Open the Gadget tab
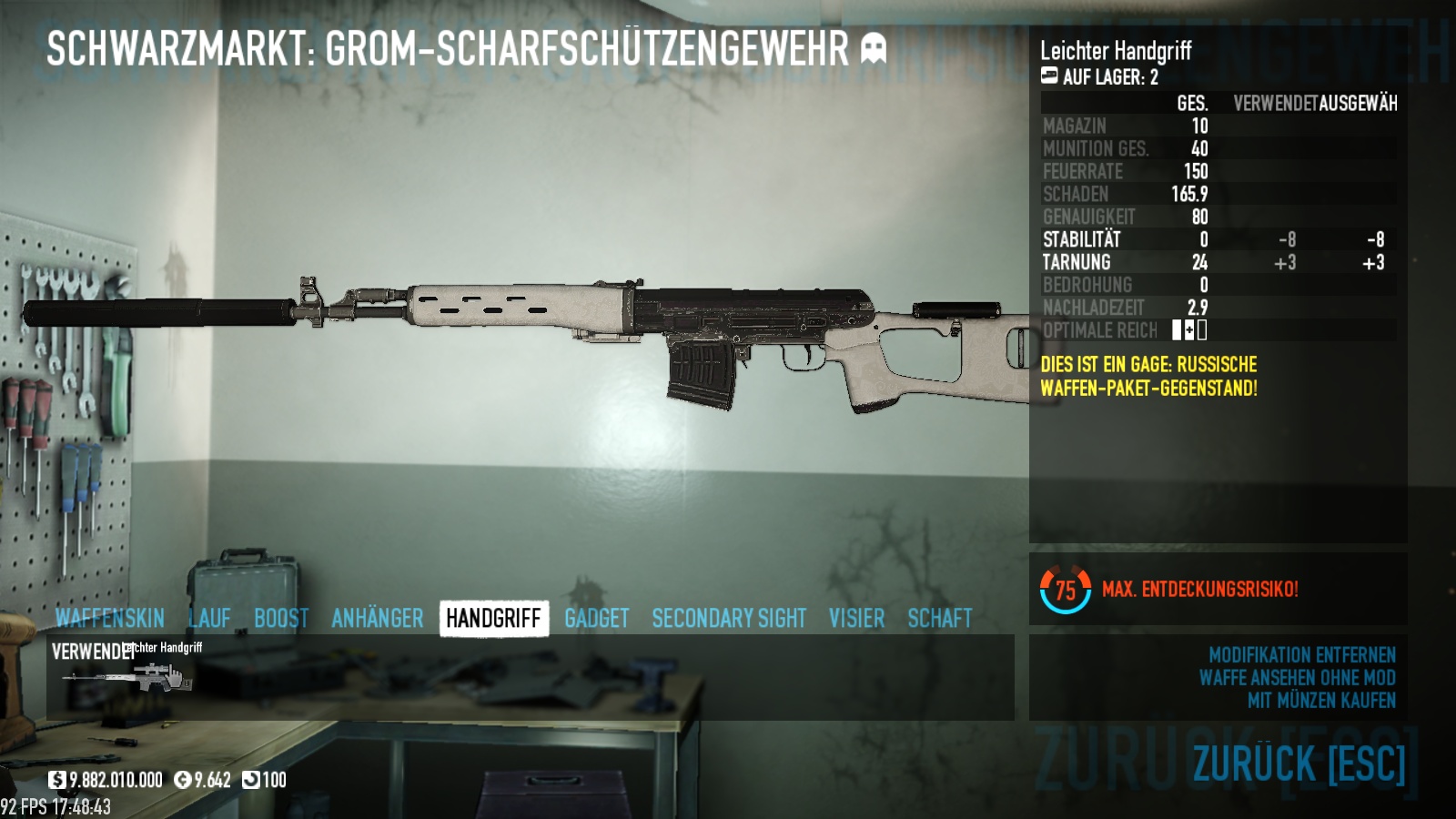1456x819 pixels. [596, 619]
